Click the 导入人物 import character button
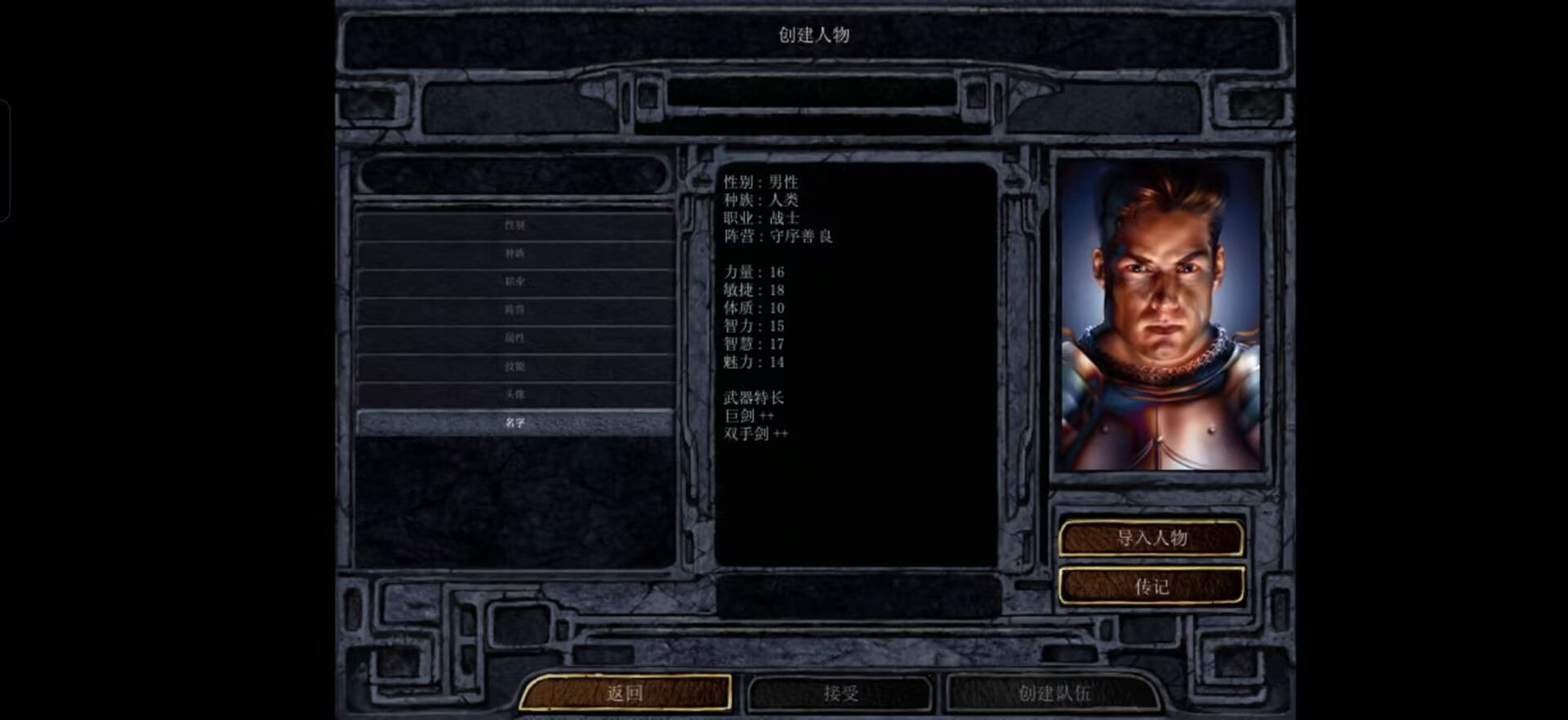Screen dimensions: 1568x720 pyautogui.click(x=1151, y=538)
